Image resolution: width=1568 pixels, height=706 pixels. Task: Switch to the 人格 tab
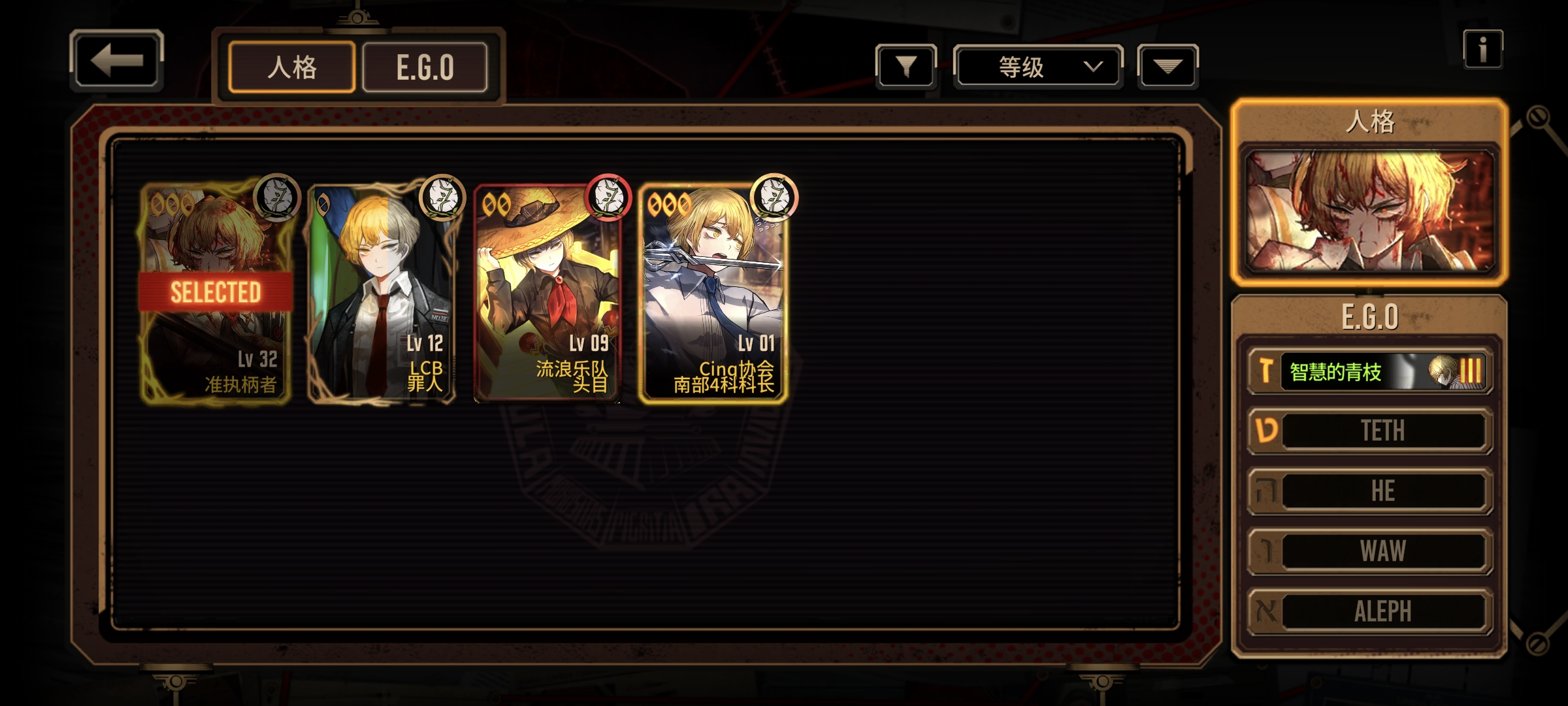(292, 67)
